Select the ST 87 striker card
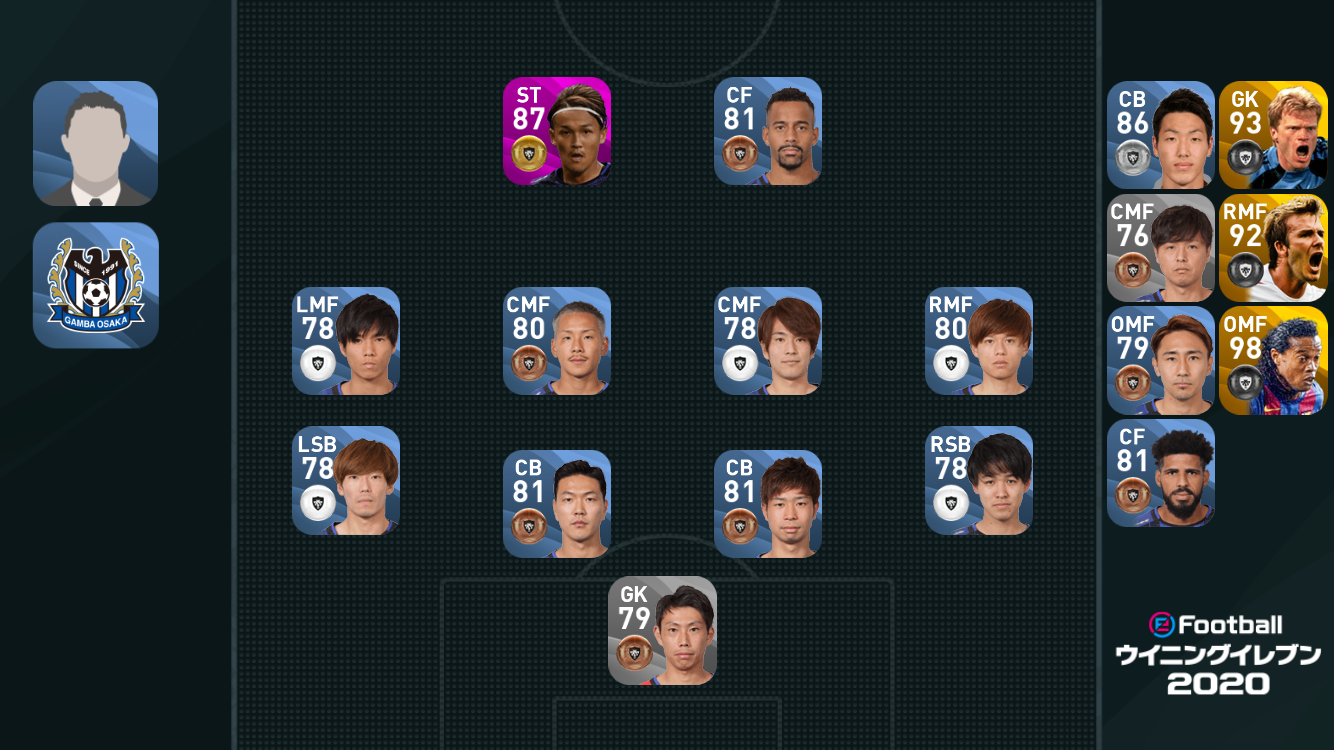 coord(557,131)
